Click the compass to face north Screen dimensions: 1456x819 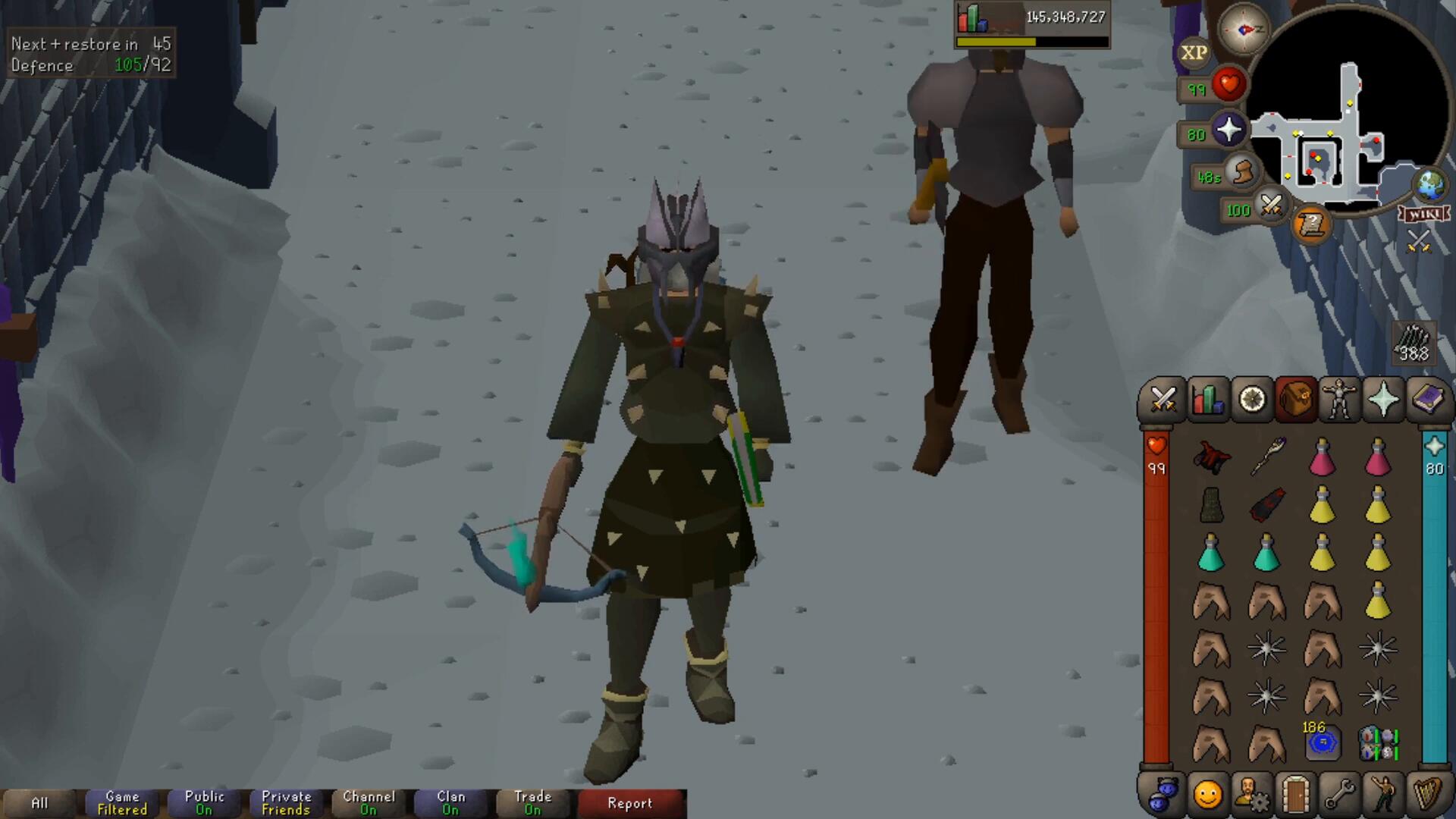[1244, 30]
